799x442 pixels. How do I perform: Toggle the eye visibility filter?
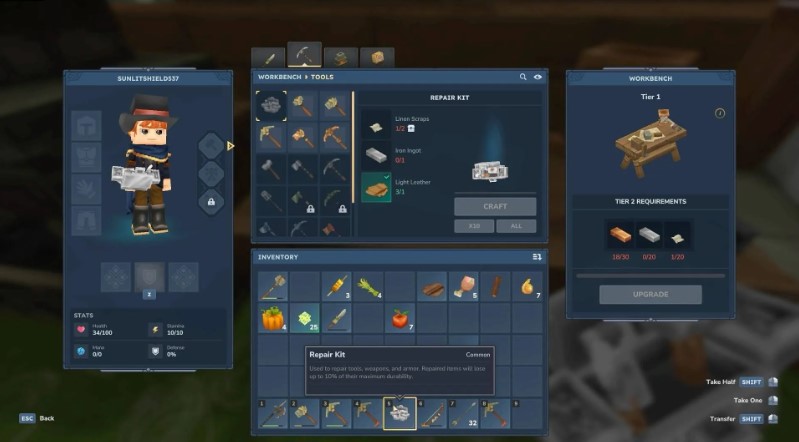[x=538, y=77]
